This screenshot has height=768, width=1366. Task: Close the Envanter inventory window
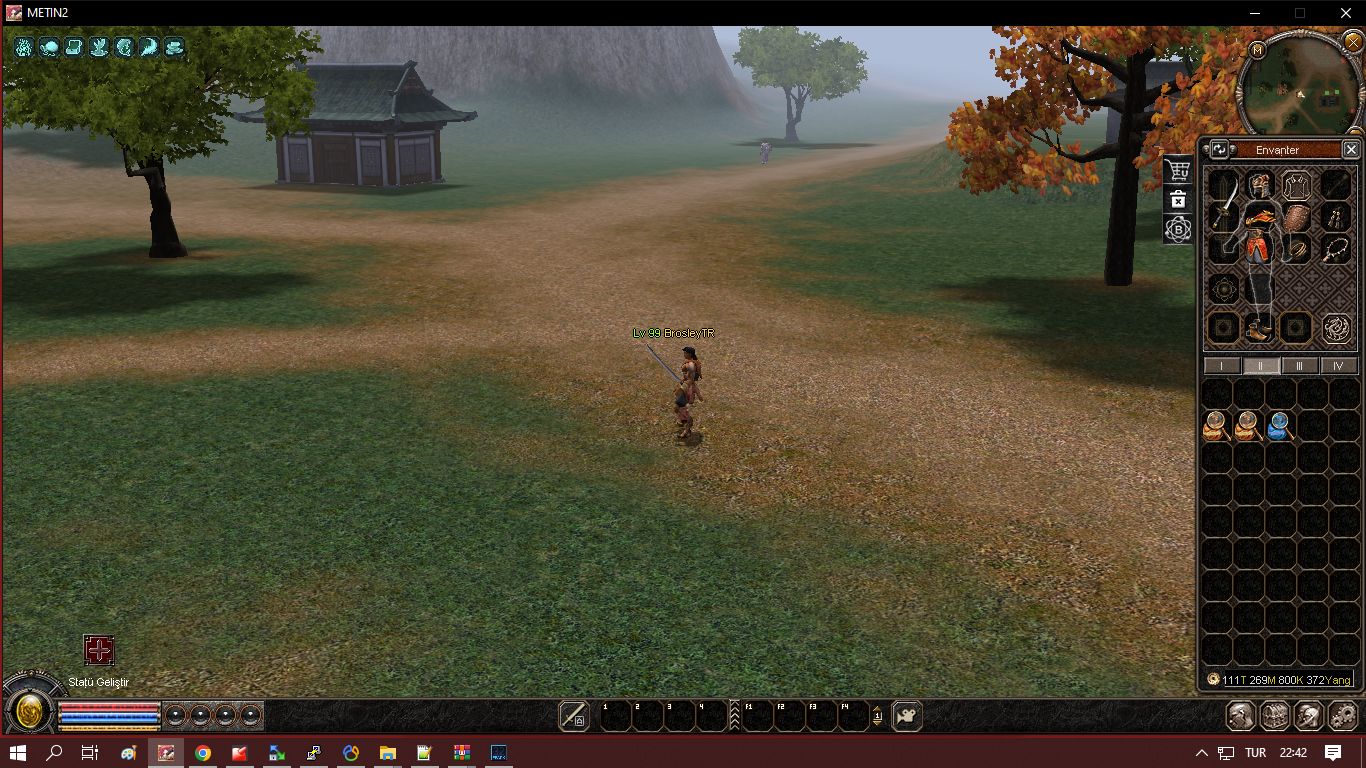tap(1351, 150)
